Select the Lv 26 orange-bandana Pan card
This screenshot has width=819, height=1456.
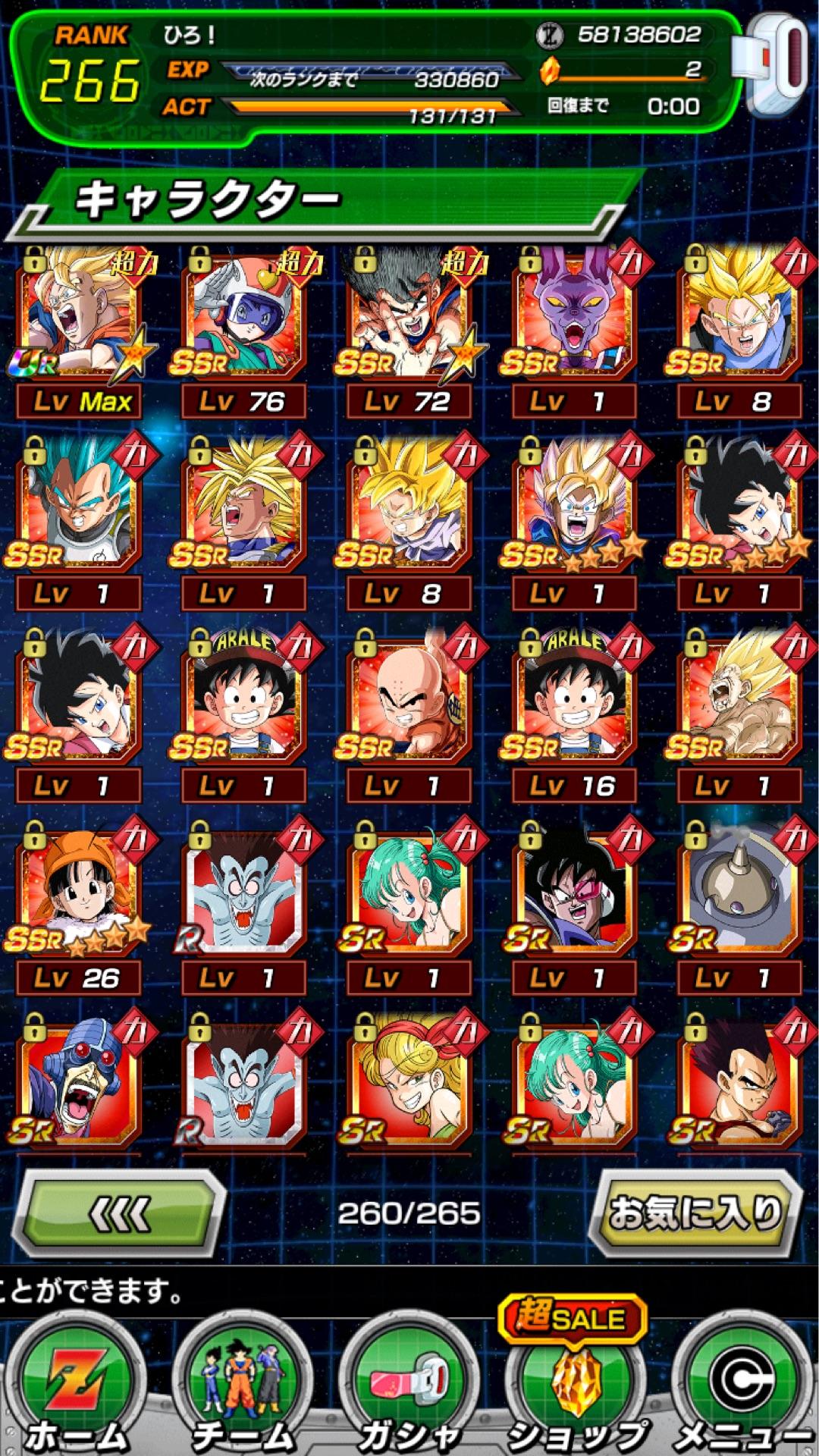click(80, 893)
